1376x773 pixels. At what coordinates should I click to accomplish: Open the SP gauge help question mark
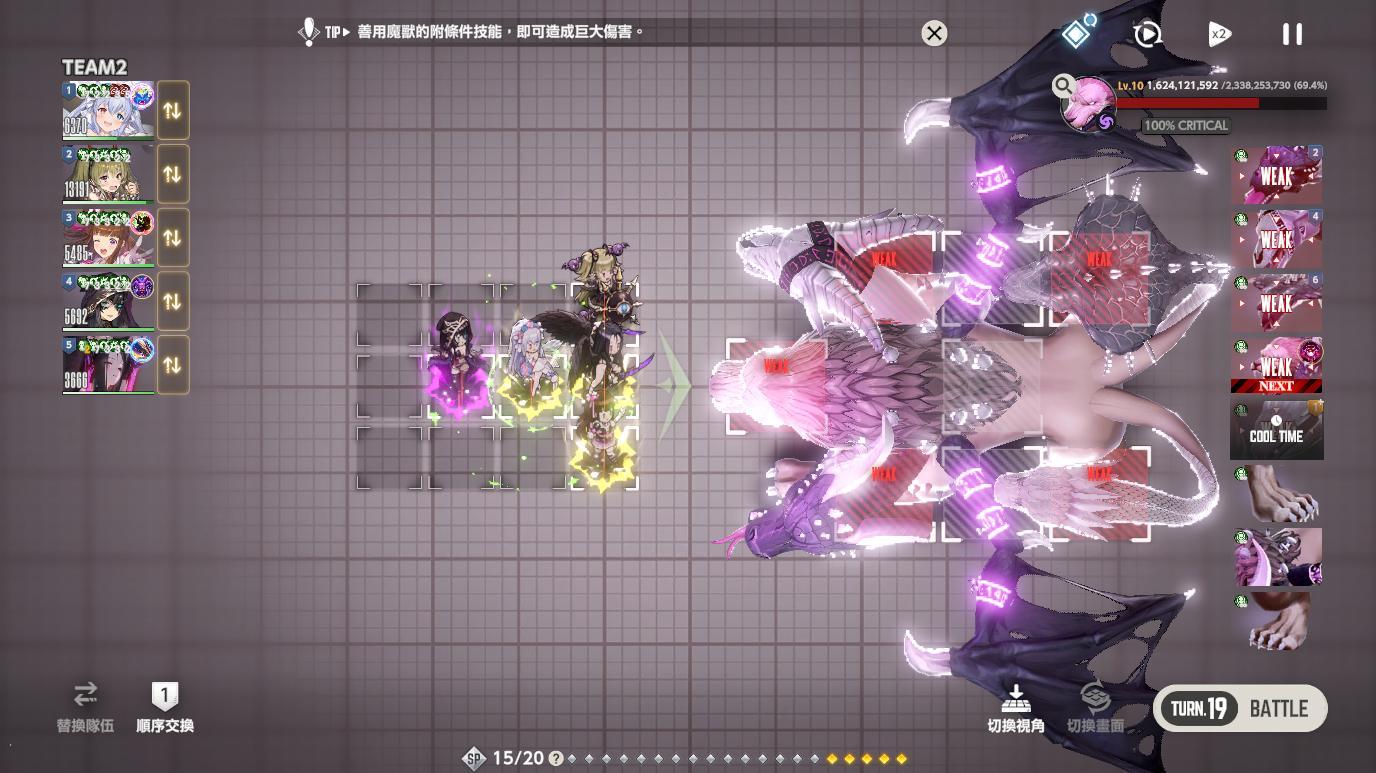[x=554, y=758]
